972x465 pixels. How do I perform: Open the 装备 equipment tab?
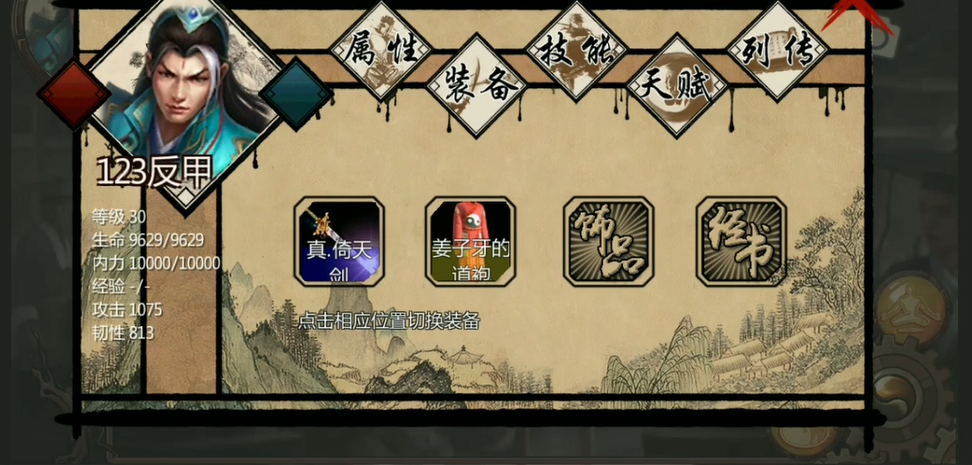[x=475, y=85]
